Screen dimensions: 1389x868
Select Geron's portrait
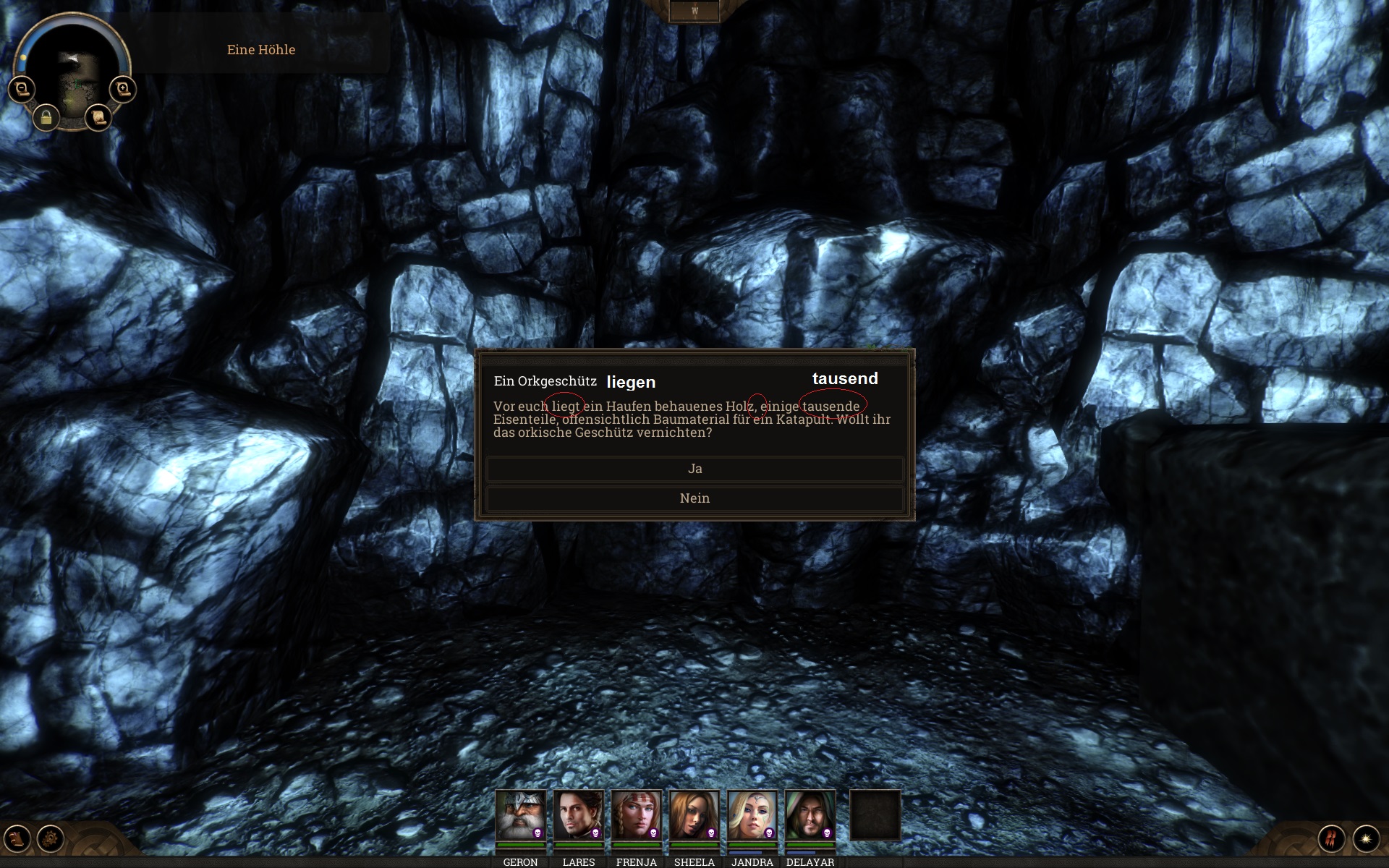point(520,815)
